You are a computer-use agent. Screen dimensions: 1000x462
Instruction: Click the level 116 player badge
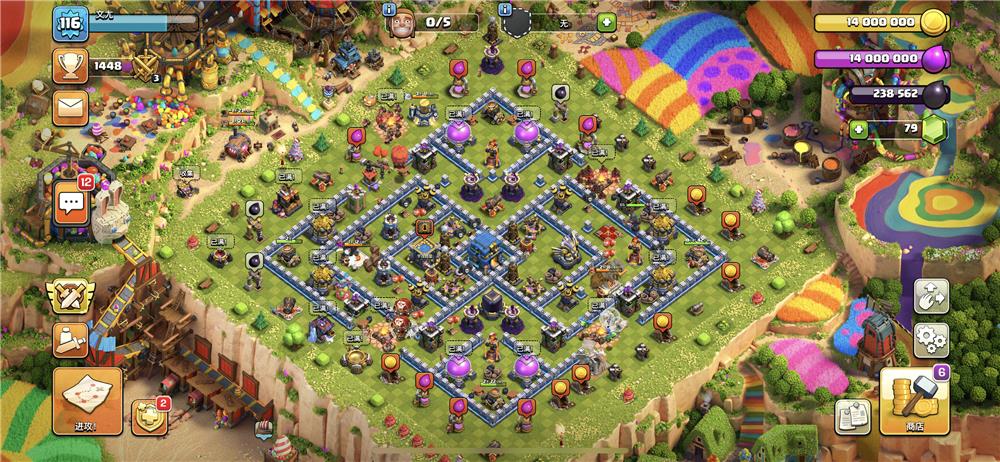(x=70, y=23)
